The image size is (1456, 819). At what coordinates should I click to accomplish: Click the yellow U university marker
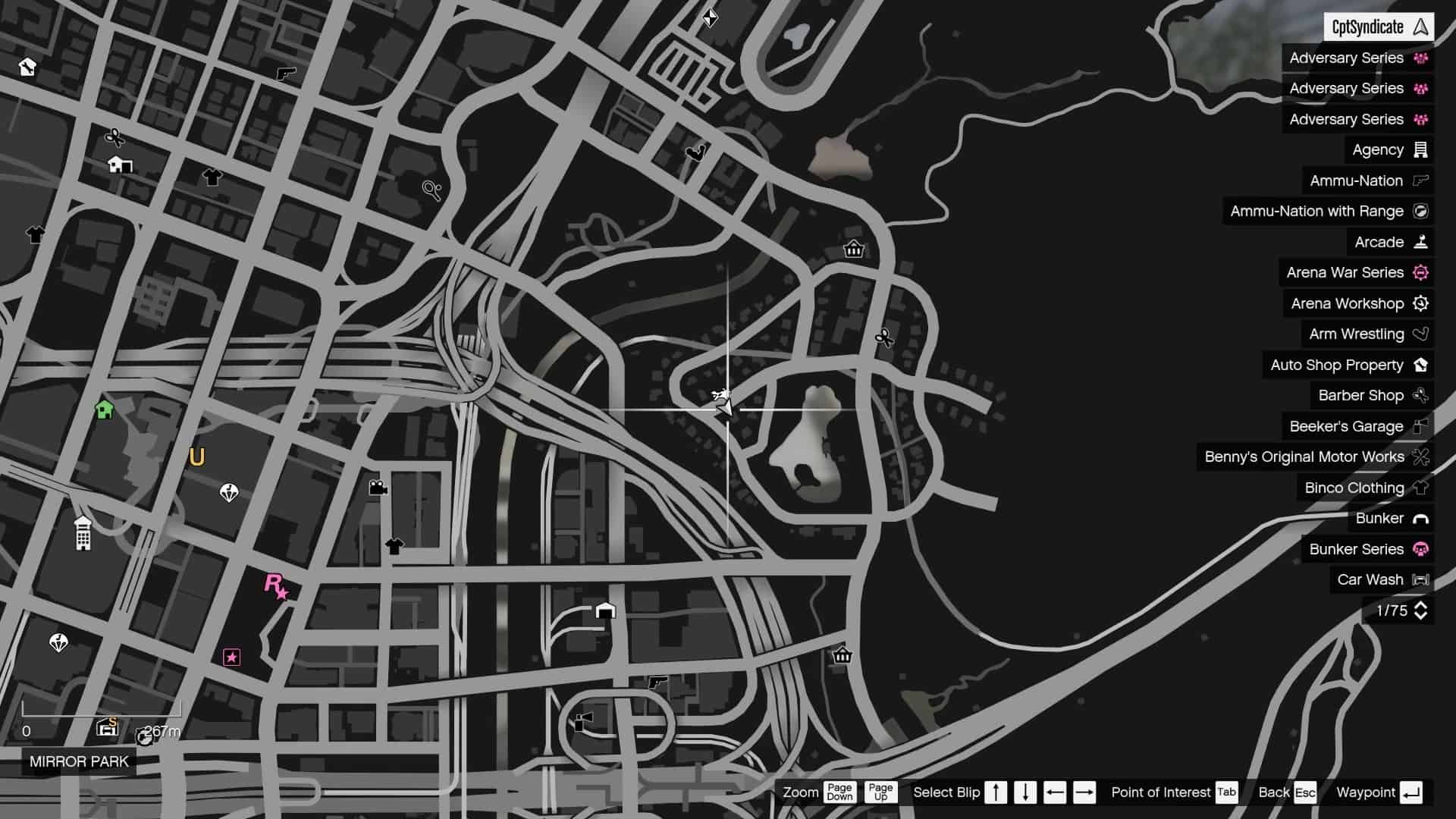[x=197, y=457]
